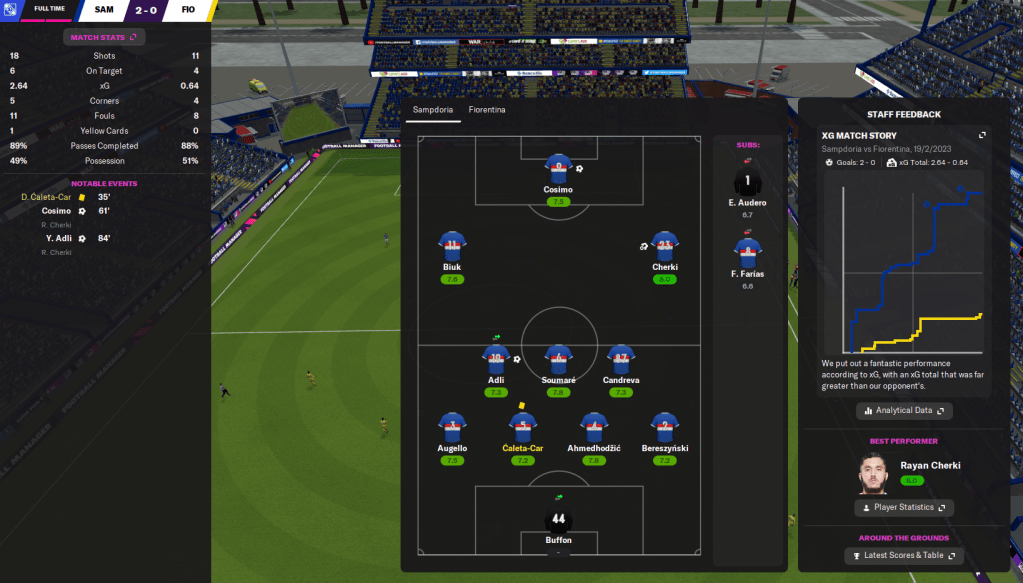Choose winger Cherki's shirt
1023x583 pixels.
click(x=665, y=246)
